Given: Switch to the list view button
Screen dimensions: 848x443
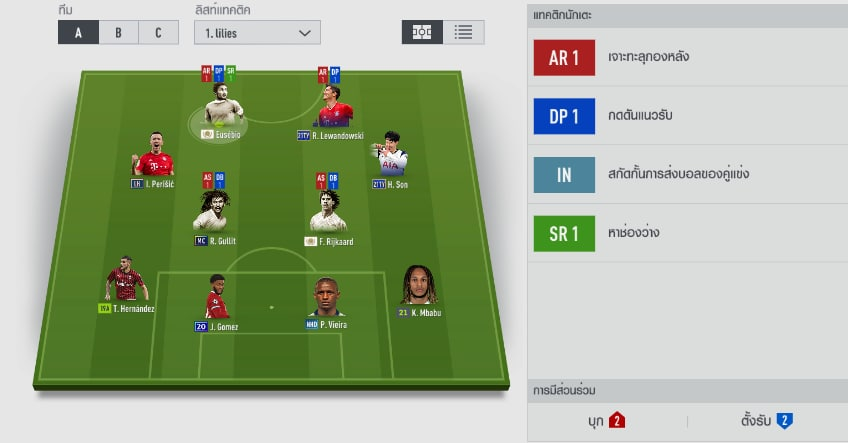Looking at the screenshot, I should (x=463, y=32).
